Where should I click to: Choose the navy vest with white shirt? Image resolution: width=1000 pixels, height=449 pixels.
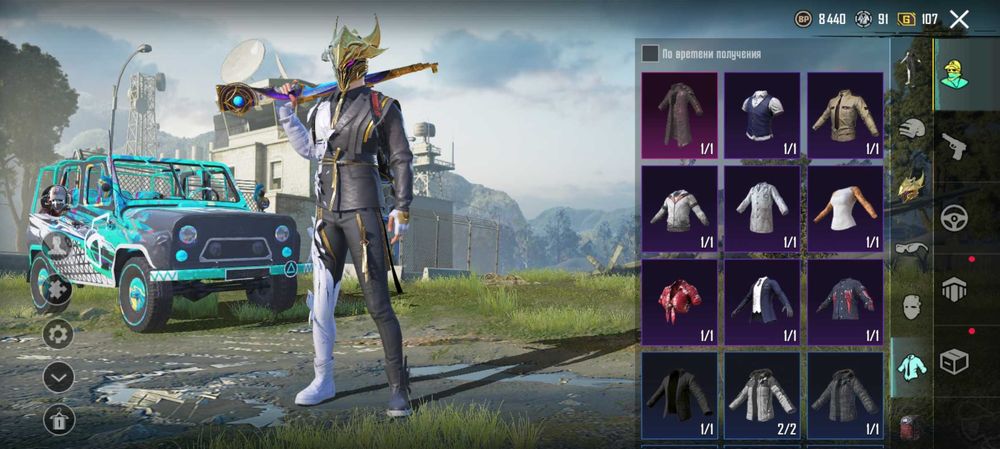[762, 115]
